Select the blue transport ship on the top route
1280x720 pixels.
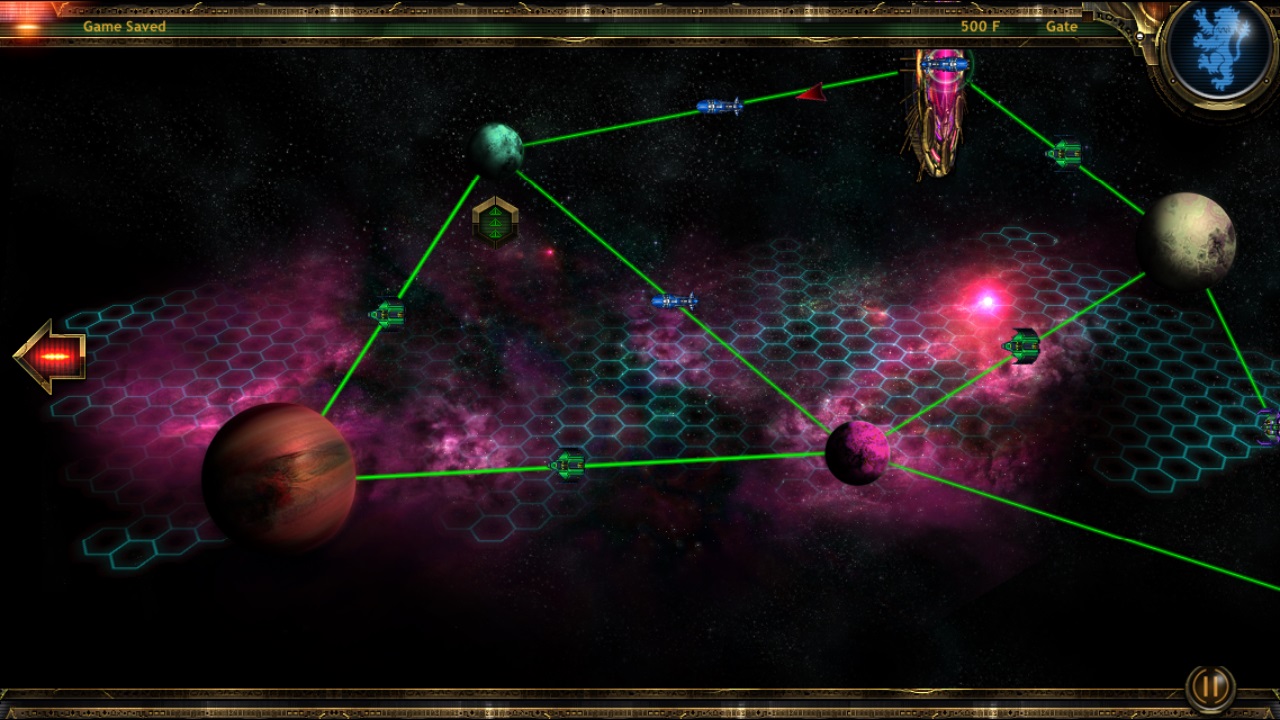coord(718,106)
